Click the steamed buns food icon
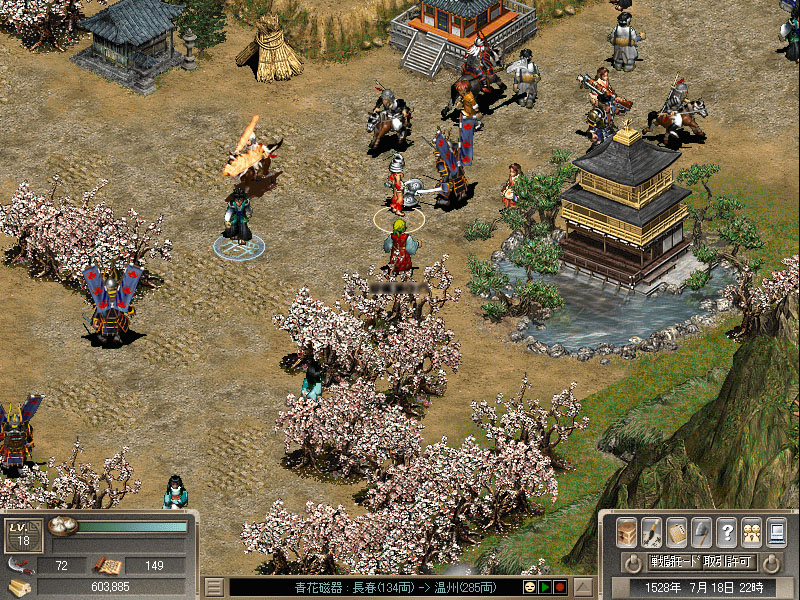 coord(63,527)
